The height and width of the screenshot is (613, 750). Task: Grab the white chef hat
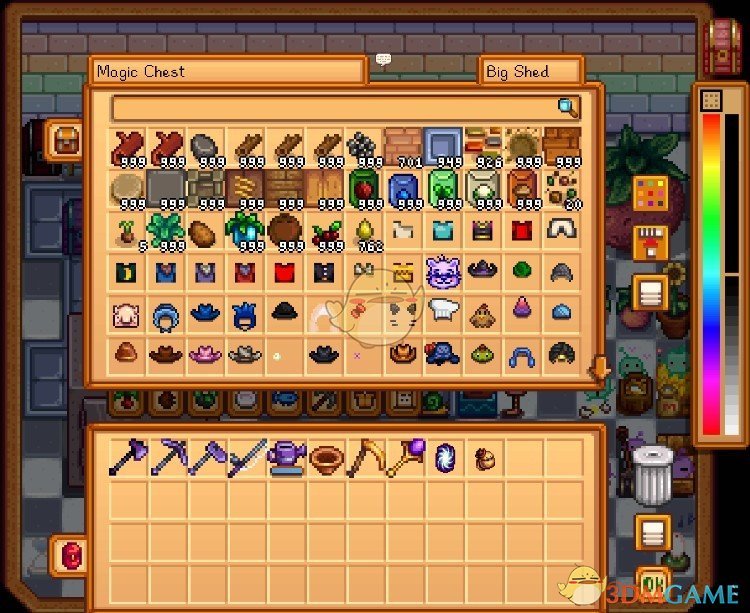pyautogui.click(x=443, y=311)
